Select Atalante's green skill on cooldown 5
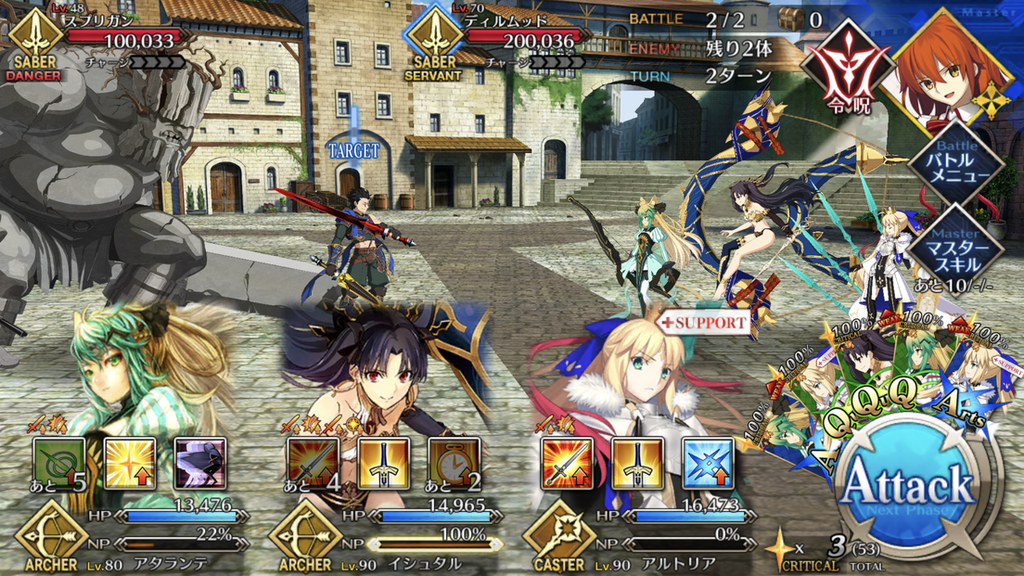The width and height of the screenshot is (1024, 576). pos(58,463)
